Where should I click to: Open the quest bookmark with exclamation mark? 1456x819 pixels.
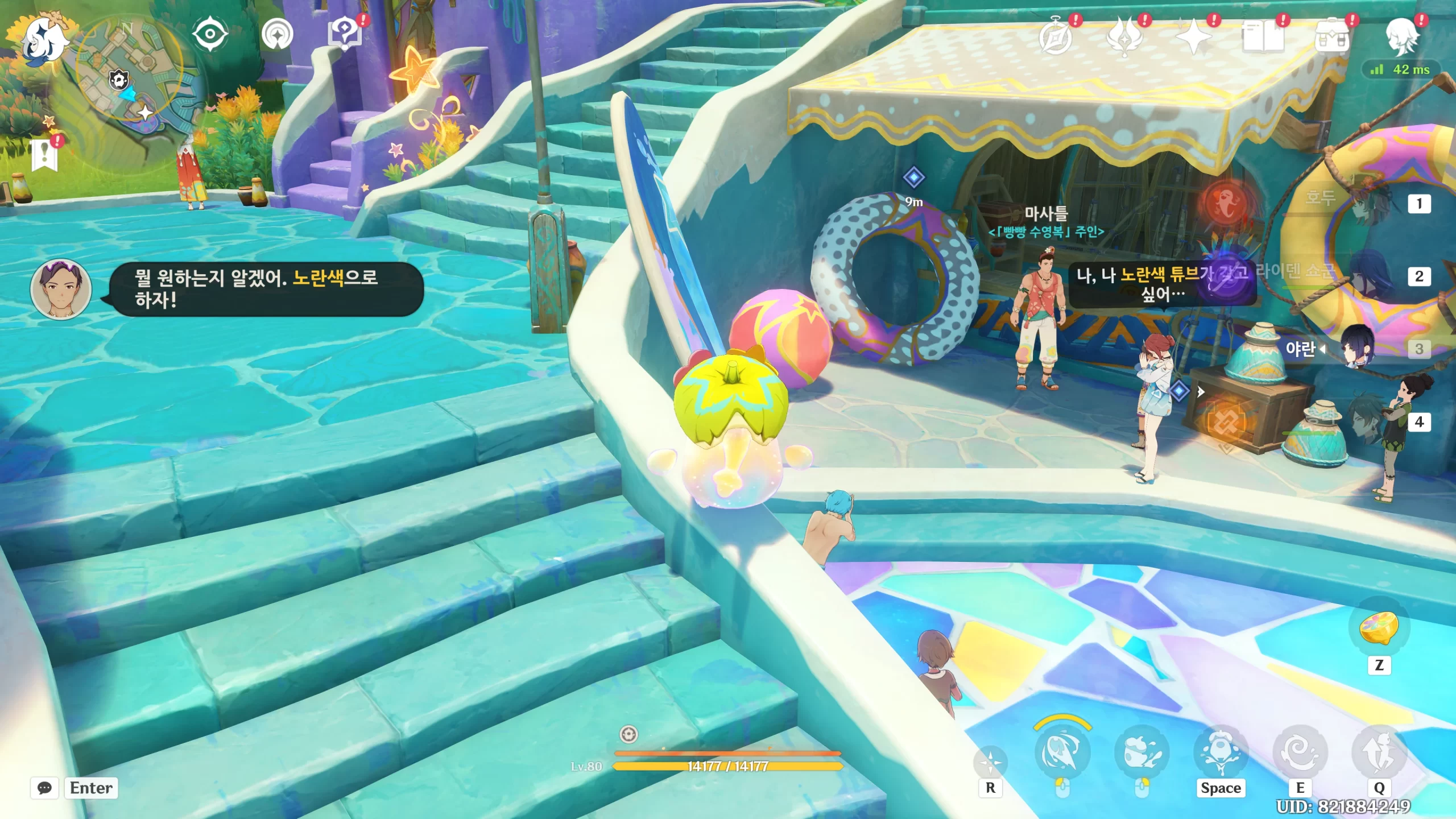coord(45,155)
